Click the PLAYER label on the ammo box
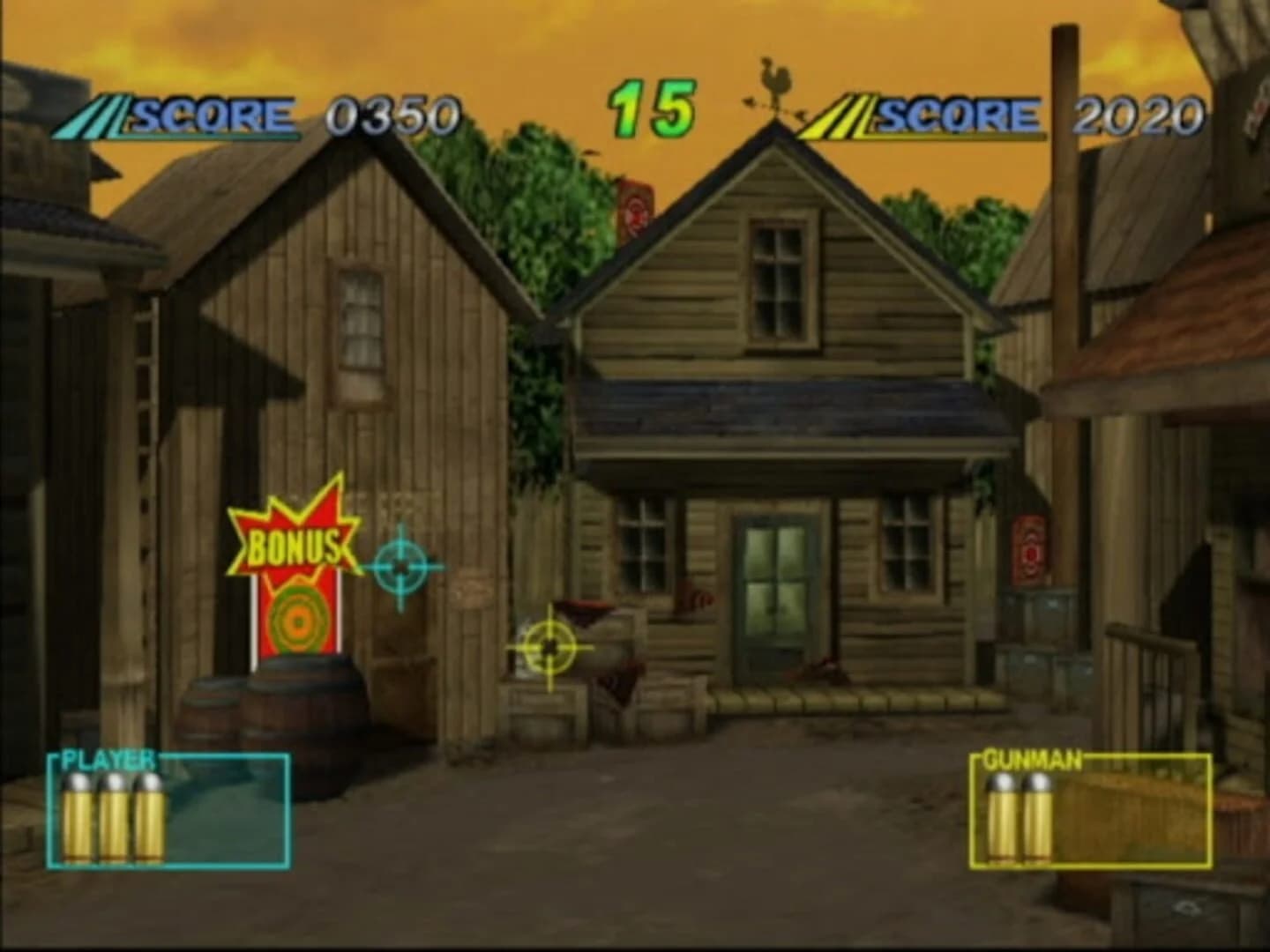Screen dimensions: 1270x952 coord(106,756)
